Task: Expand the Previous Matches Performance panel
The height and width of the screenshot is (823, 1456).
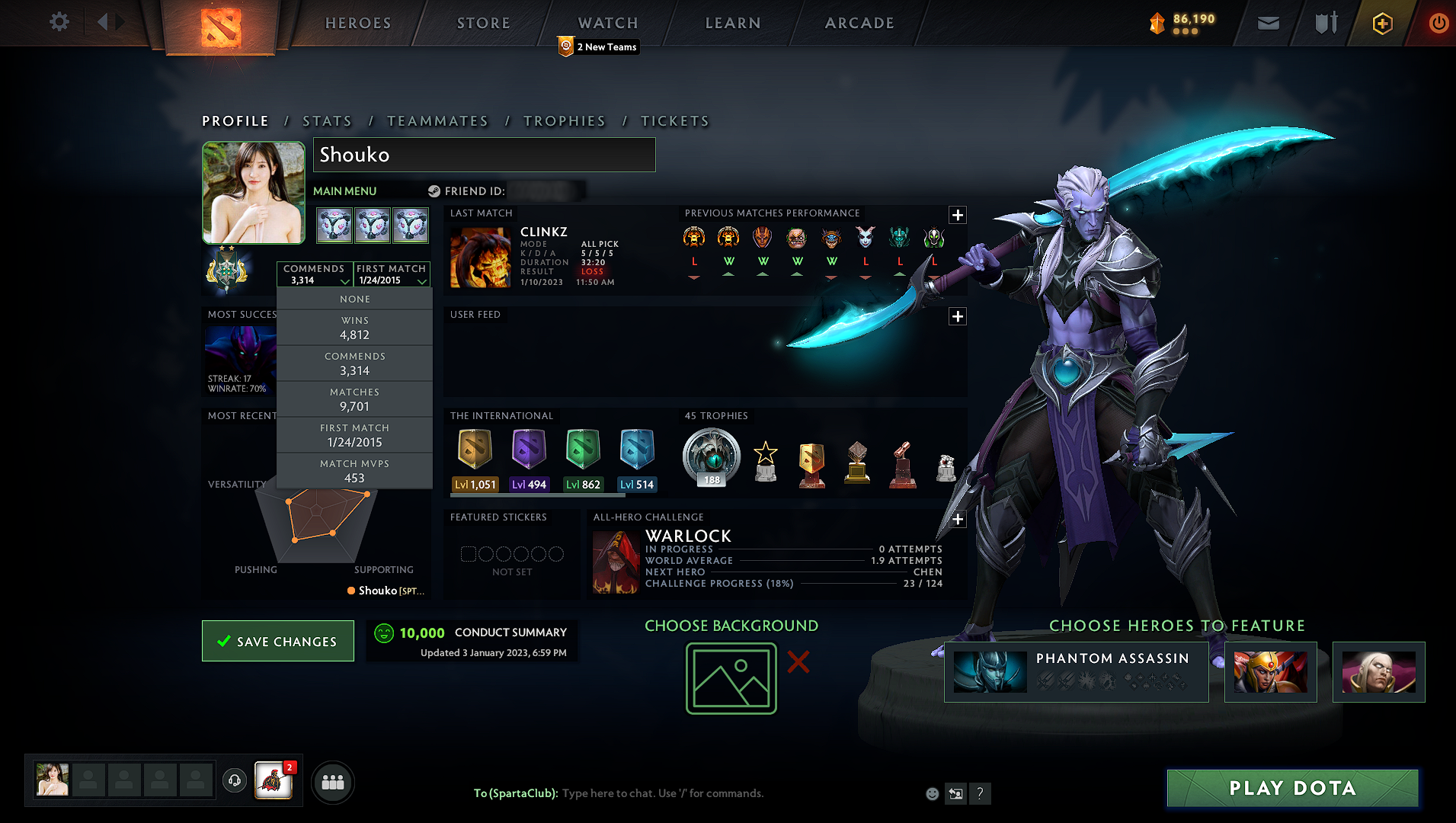Action: click(x=957, y=215)
